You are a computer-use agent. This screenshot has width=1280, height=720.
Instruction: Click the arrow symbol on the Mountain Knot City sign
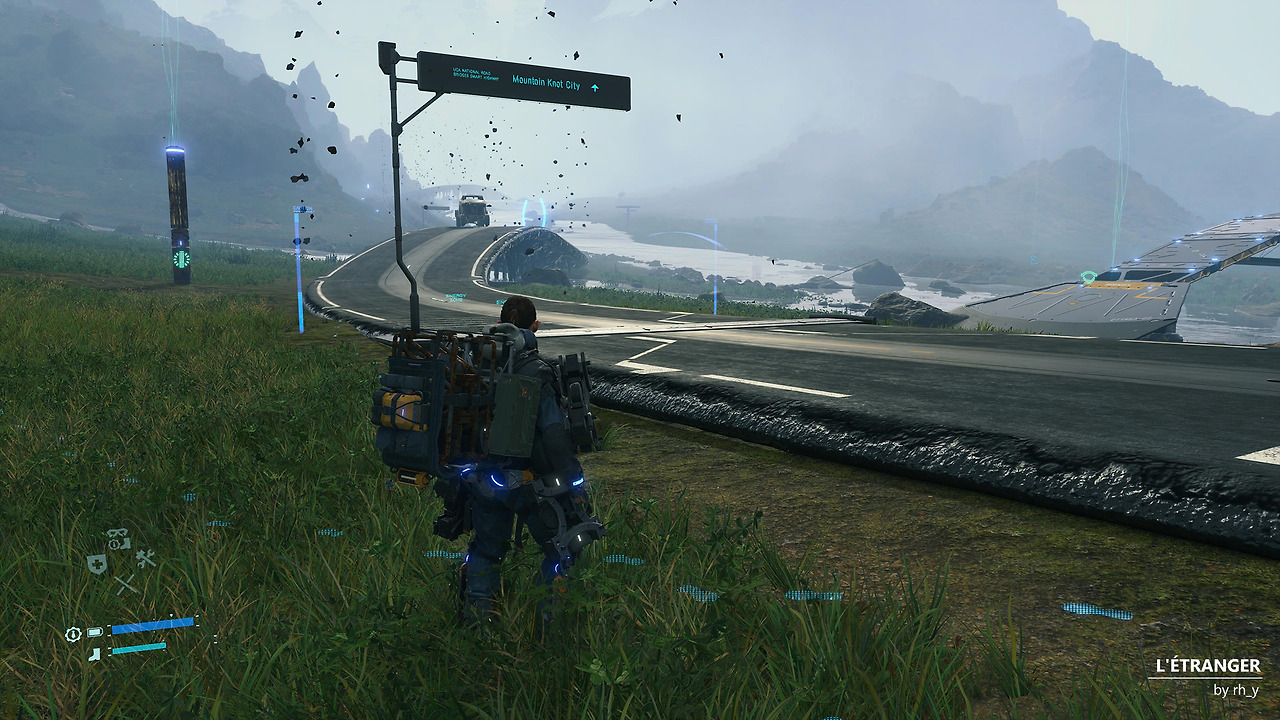(595, 88)
